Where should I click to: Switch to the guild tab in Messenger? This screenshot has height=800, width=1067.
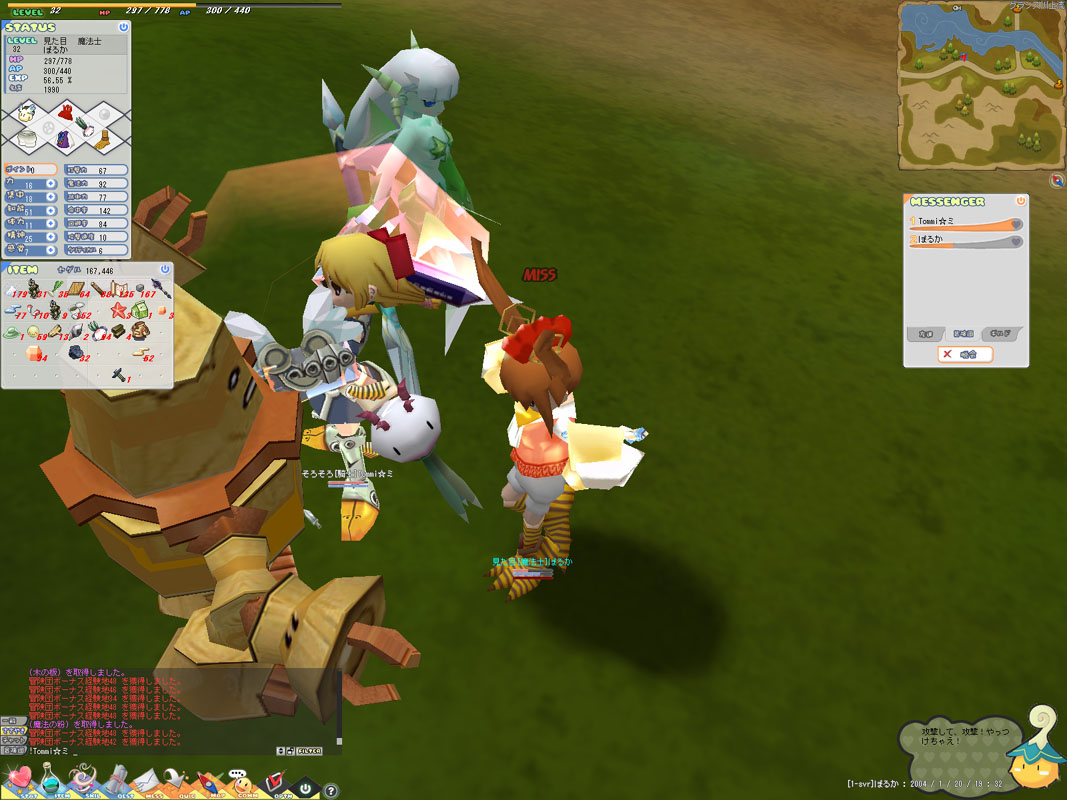tap(1003, 334)
